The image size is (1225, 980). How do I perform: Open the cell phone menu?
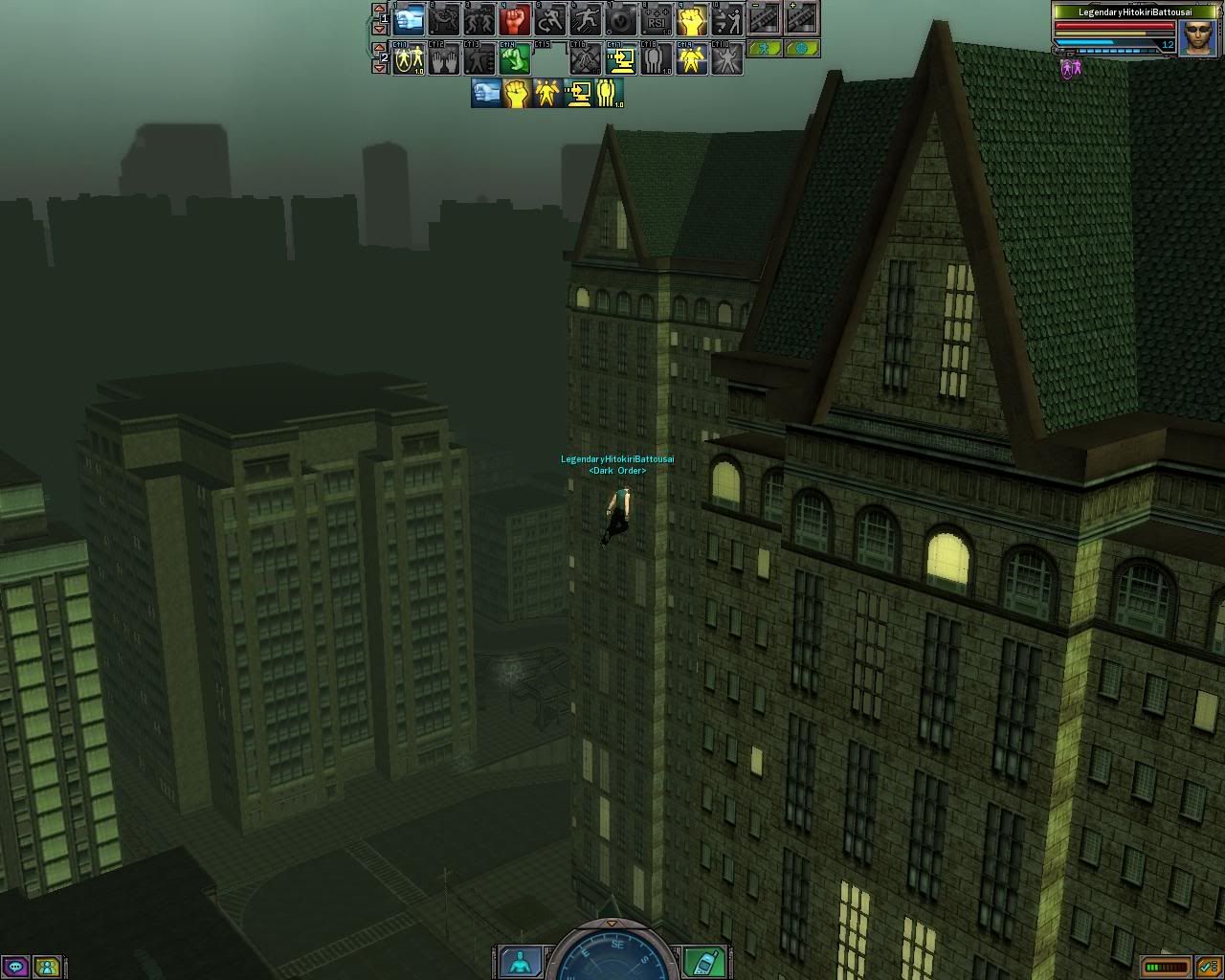706,962
